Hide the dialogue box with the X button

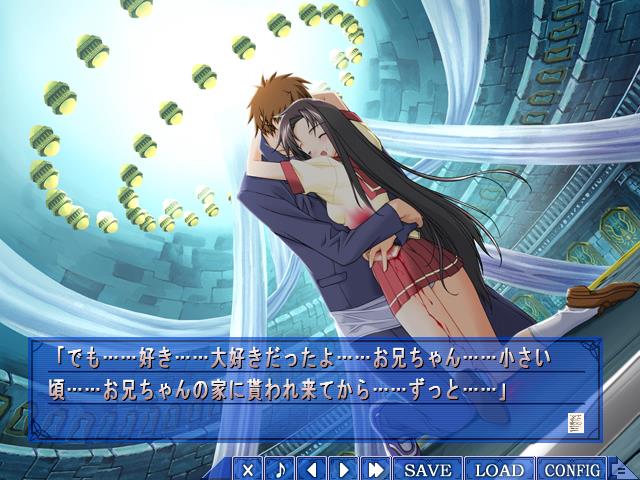(249, 469)
